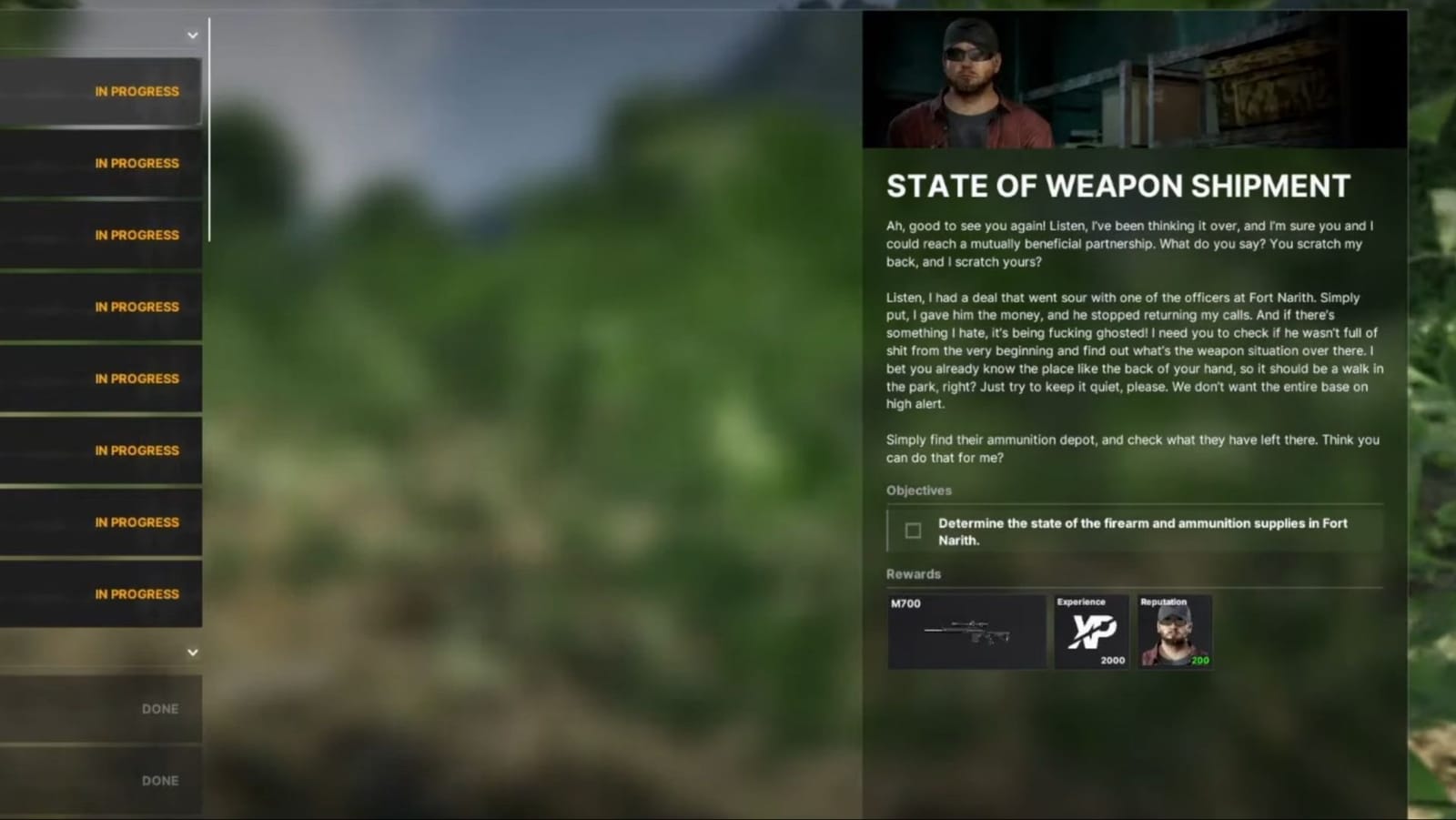This screenshot has width=1456, height=820.
Task: Mark the Fort Narith objective checkbox
Action: [x=912, y=530]
